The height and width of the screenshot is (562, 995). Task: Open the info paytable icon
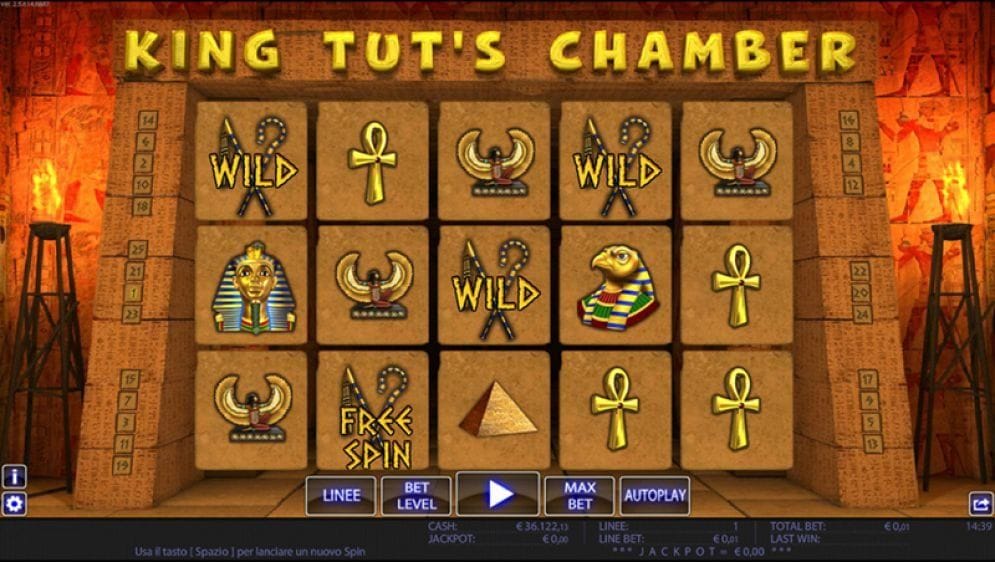(x=14, y=477)
